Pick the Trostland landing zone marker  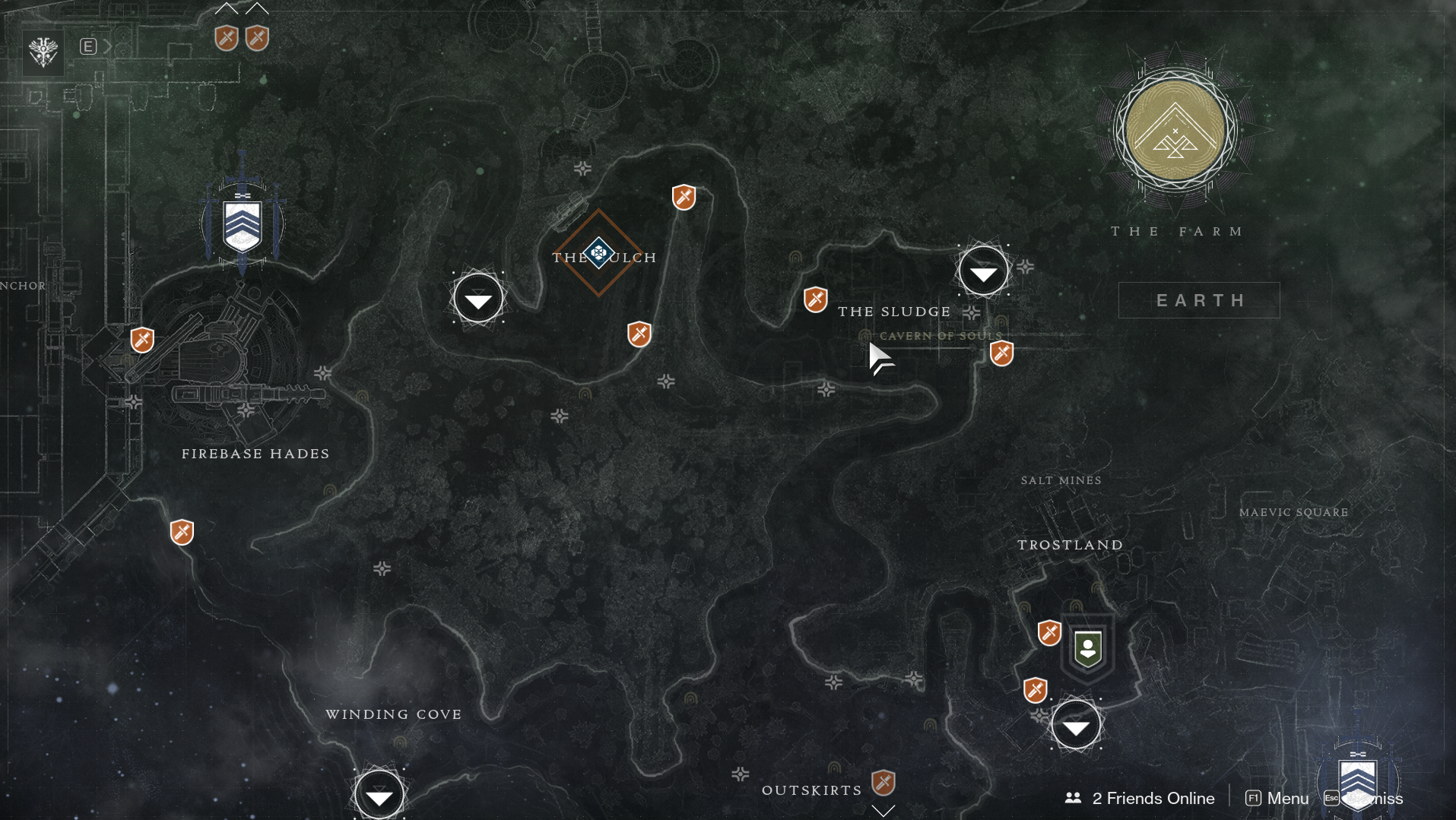1075,726
